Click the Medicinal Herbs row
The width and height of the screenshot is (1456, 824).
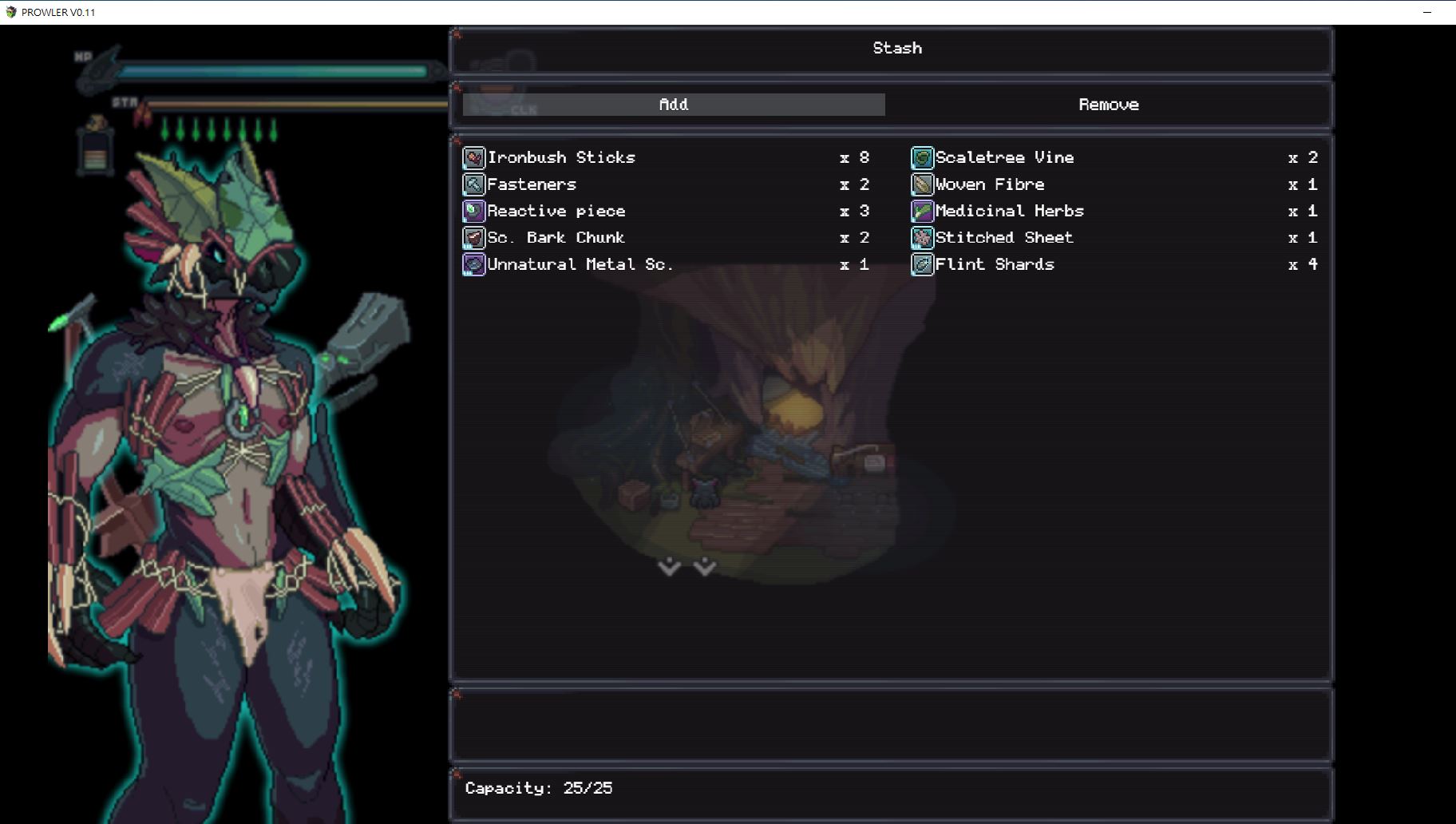pyautogui.click(x=1009, y=211)
